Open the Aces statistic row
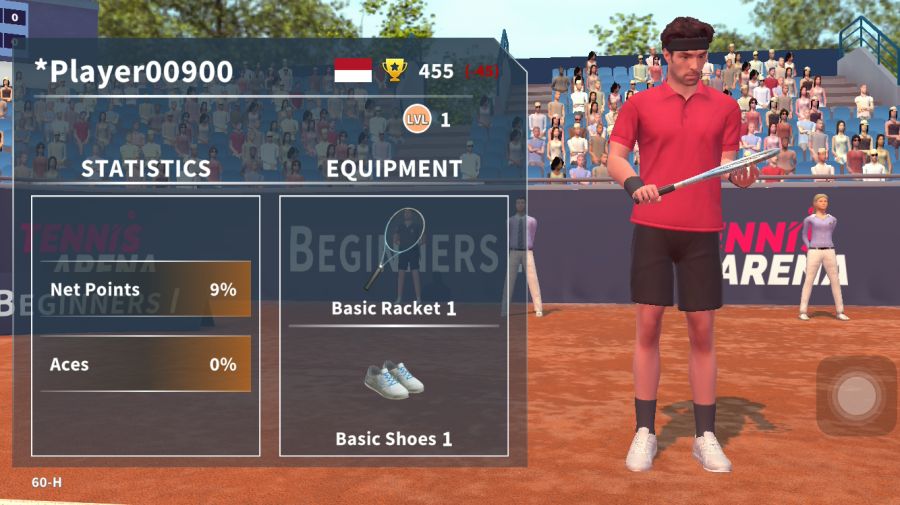 tap(145, 364)
